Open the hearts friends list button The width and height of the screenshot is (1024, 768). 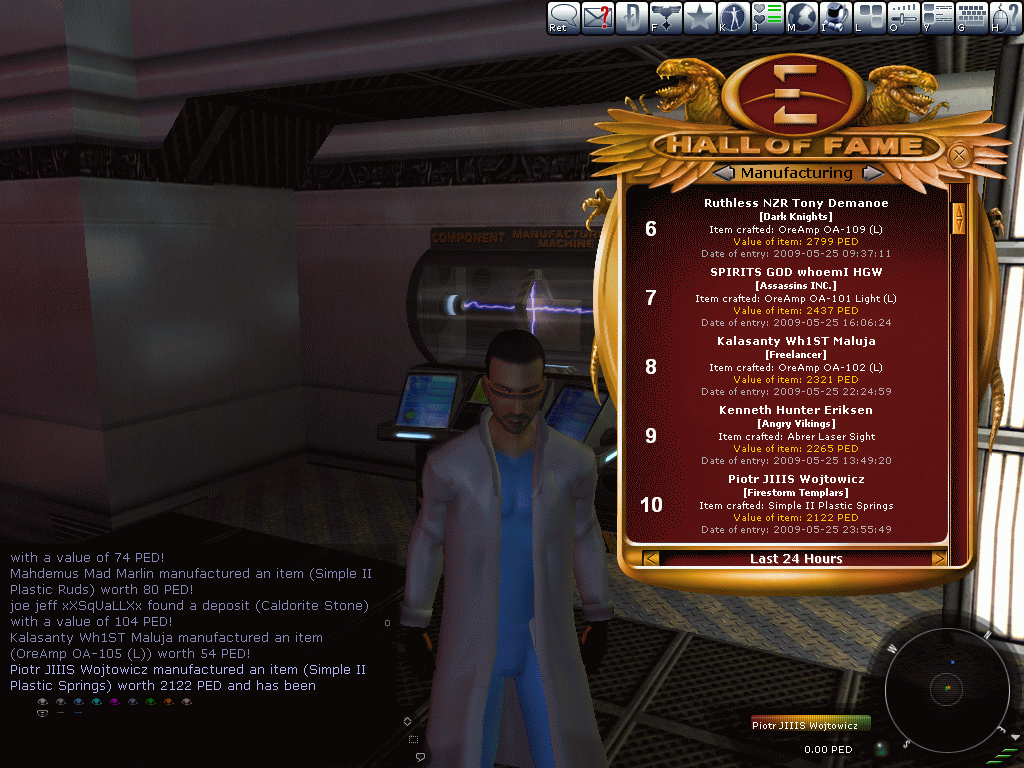pyautogui.click(x=767, y=17)
